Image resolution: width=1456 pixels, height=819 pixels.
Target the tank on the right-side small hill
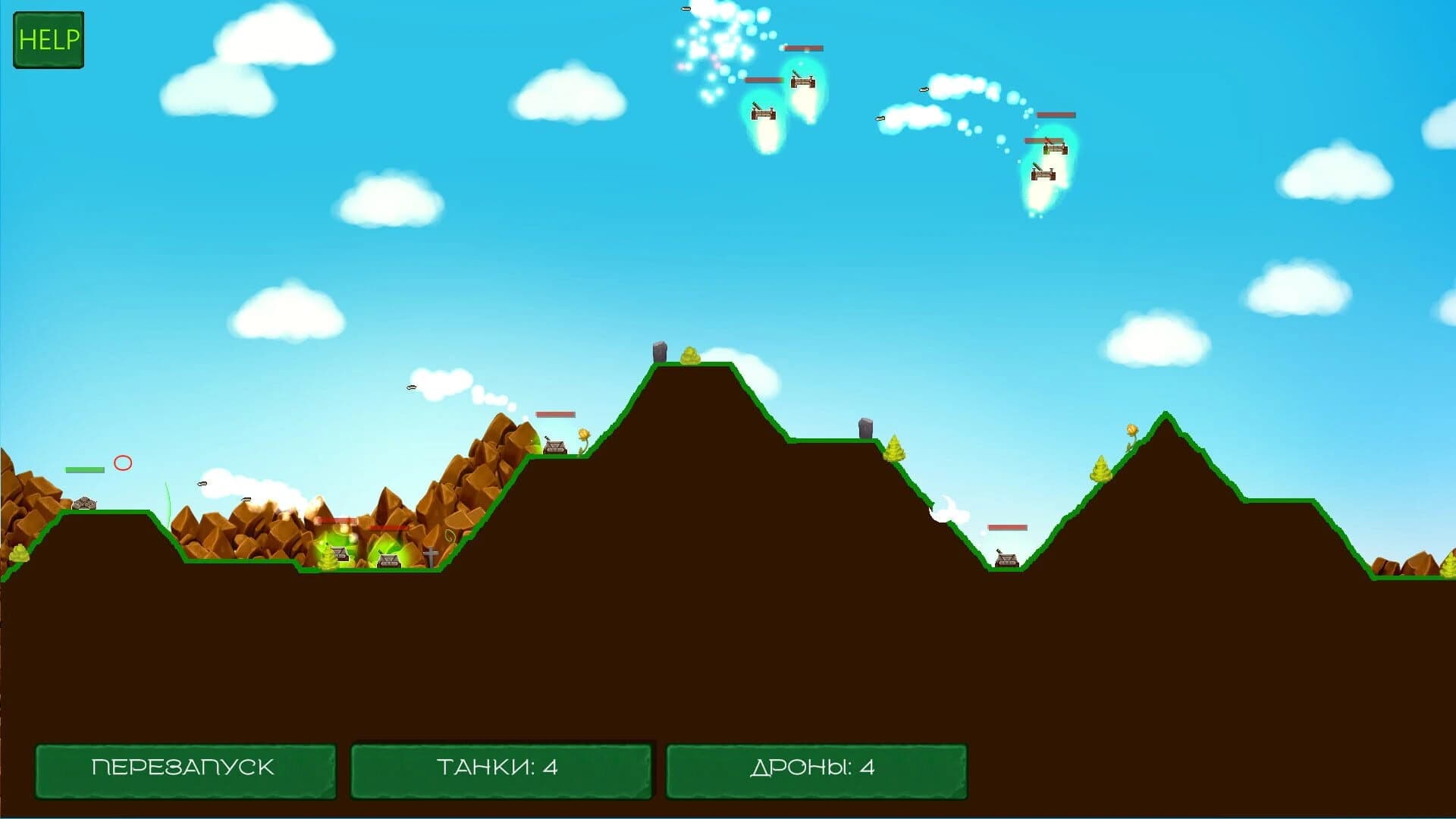(1006, 561)
